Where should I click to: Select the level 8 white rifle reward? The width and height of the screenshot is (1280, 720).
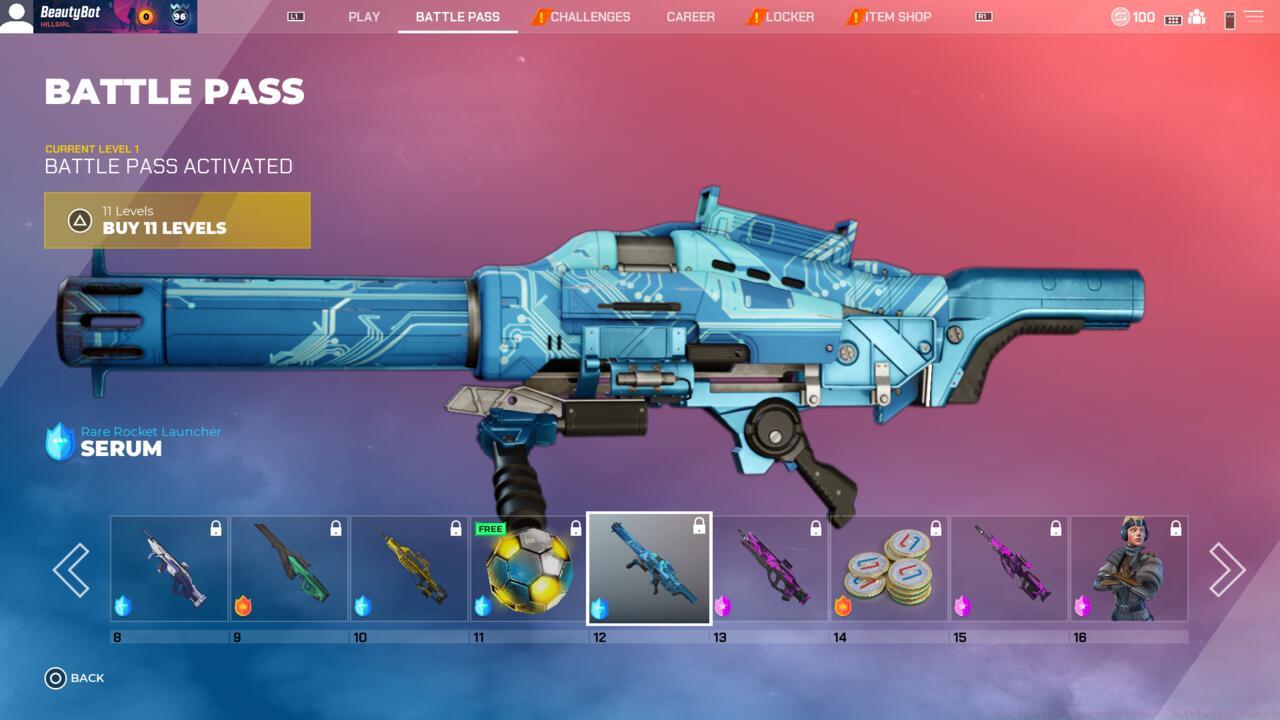click(169, 569)
